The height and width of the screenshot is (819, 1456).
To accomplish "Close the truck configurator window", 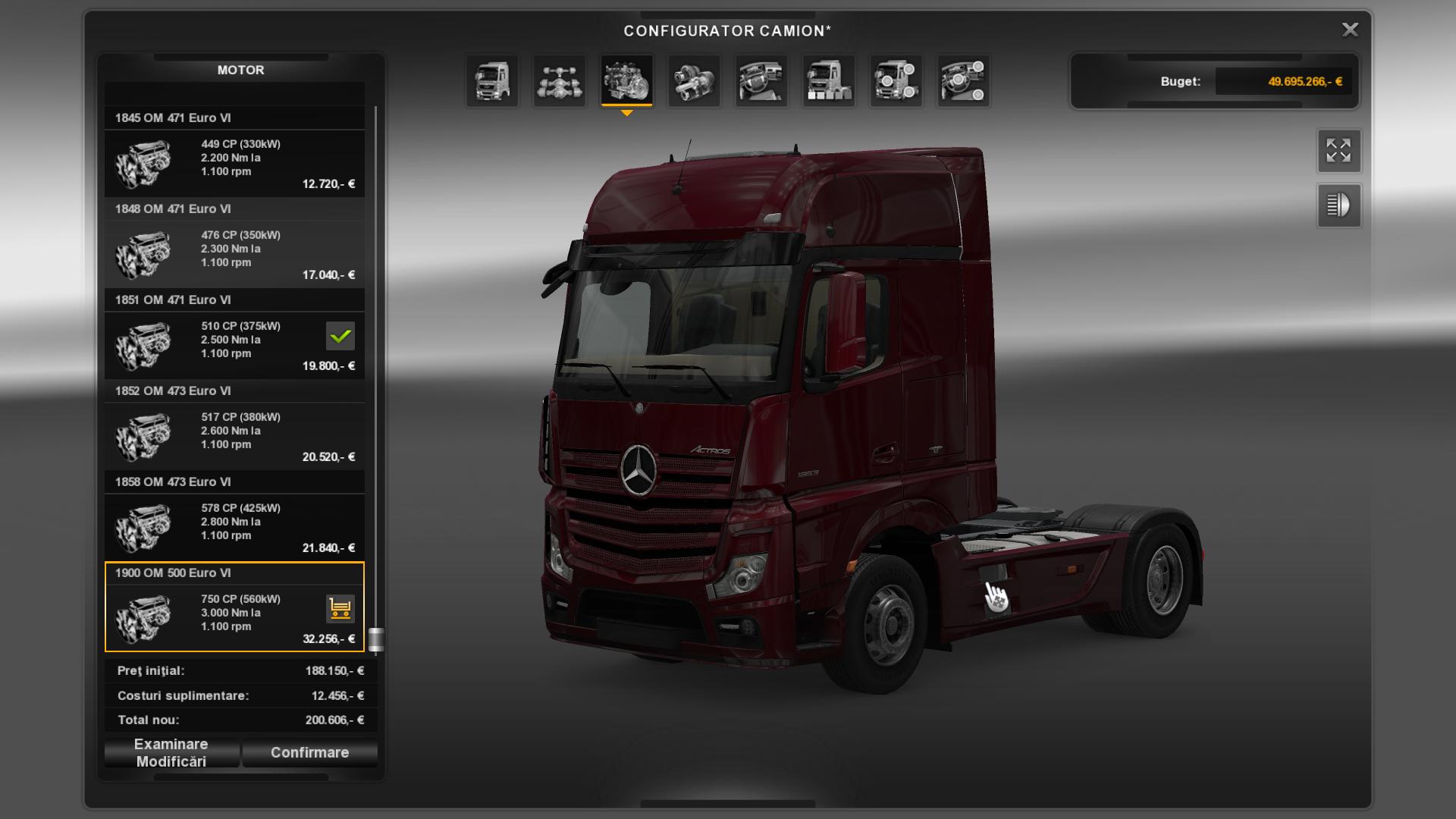I will 1350,30.
